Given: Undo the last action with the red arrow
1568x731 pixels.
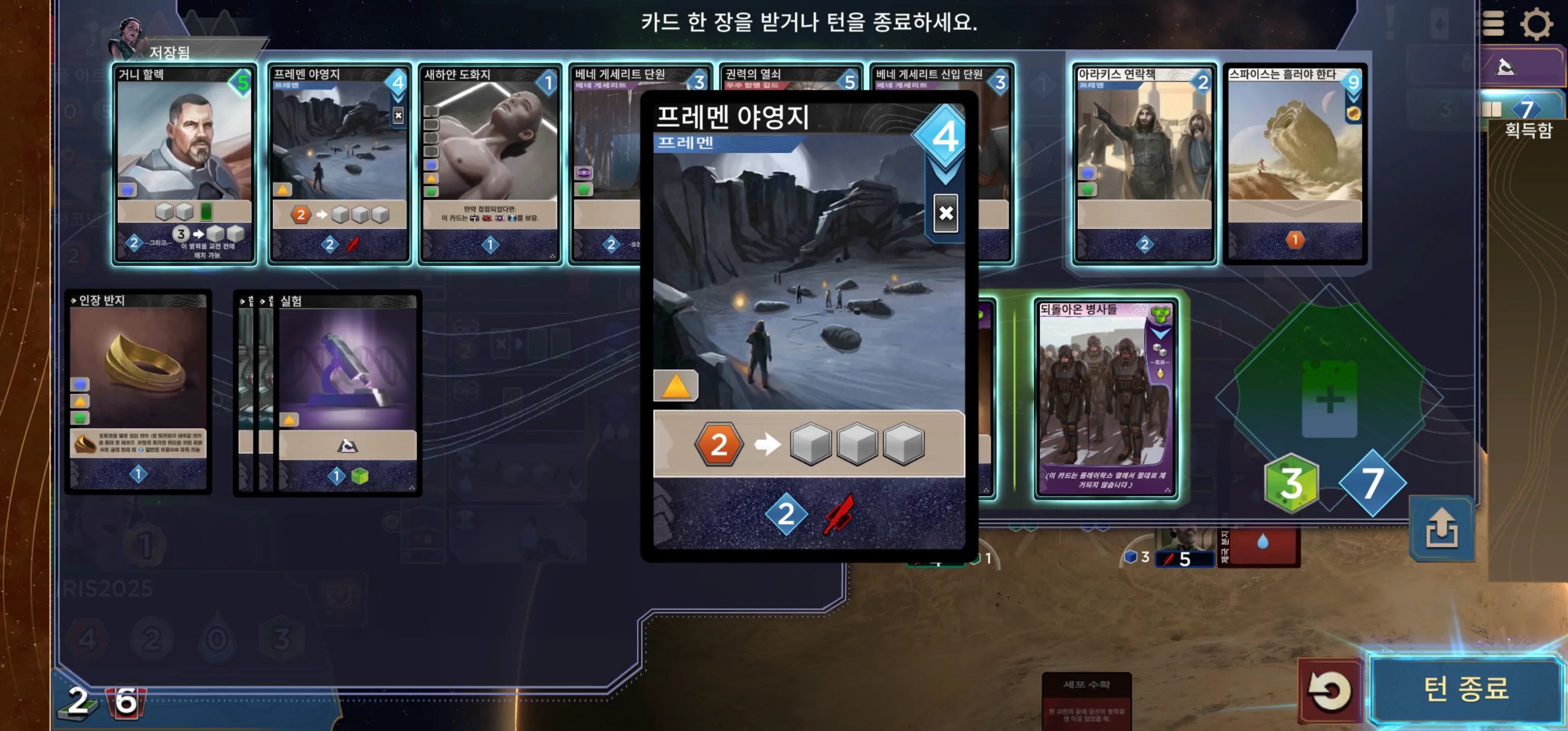Looking at the screenshot, I should point(1330,691).
